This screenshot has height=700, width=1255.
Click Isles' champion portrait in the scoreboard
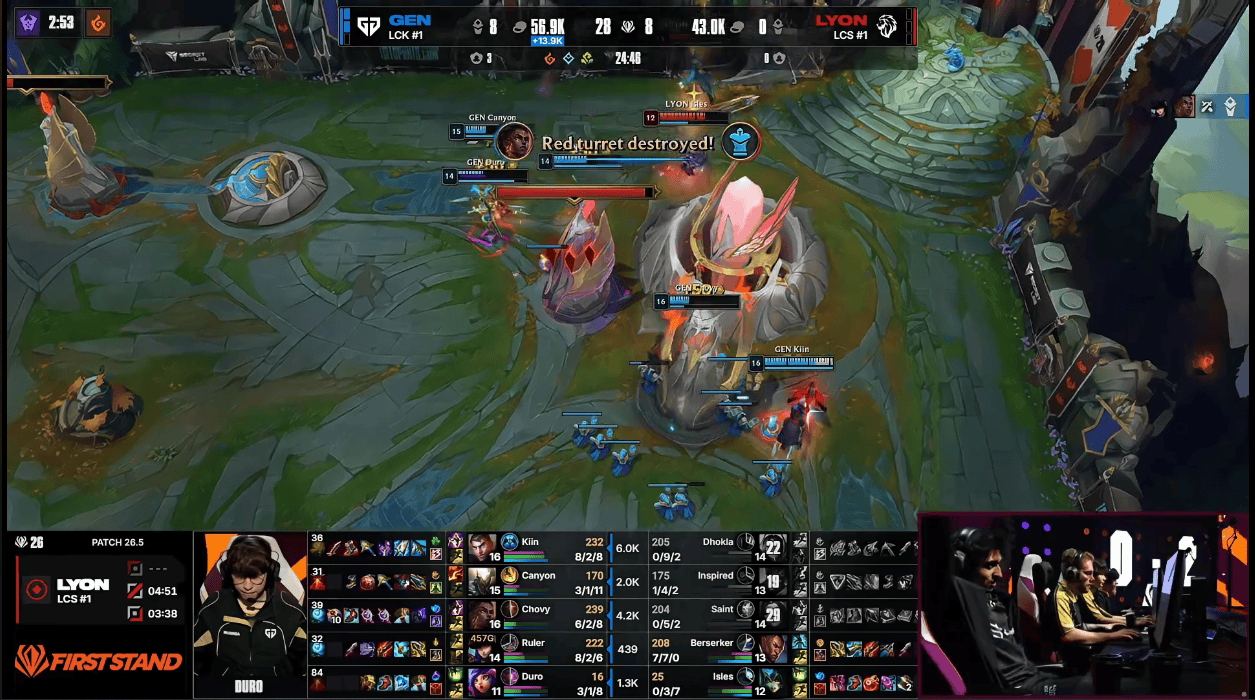(772, 682)
